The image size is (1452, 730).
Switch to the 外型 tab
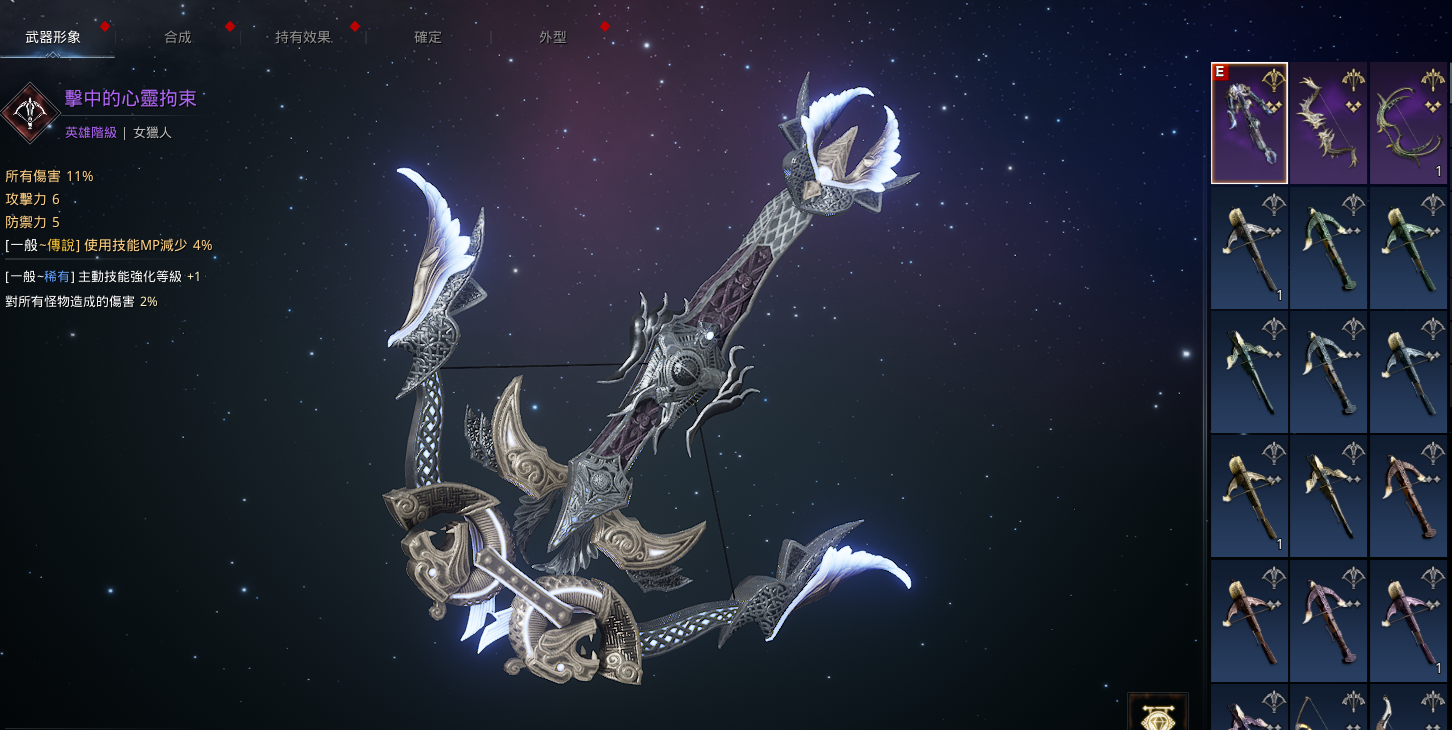(553, 37)
